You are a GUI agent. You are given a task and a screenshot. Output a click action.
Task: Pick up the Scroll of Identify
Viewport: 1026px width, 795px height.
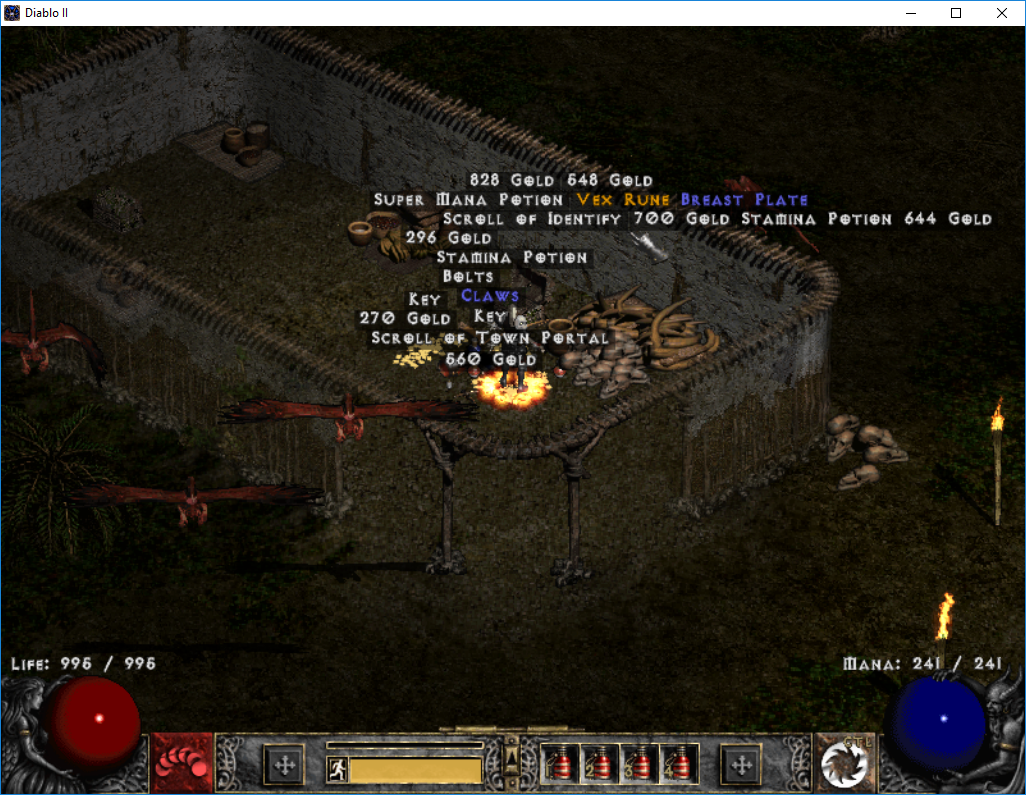click(x=532, y=219)
